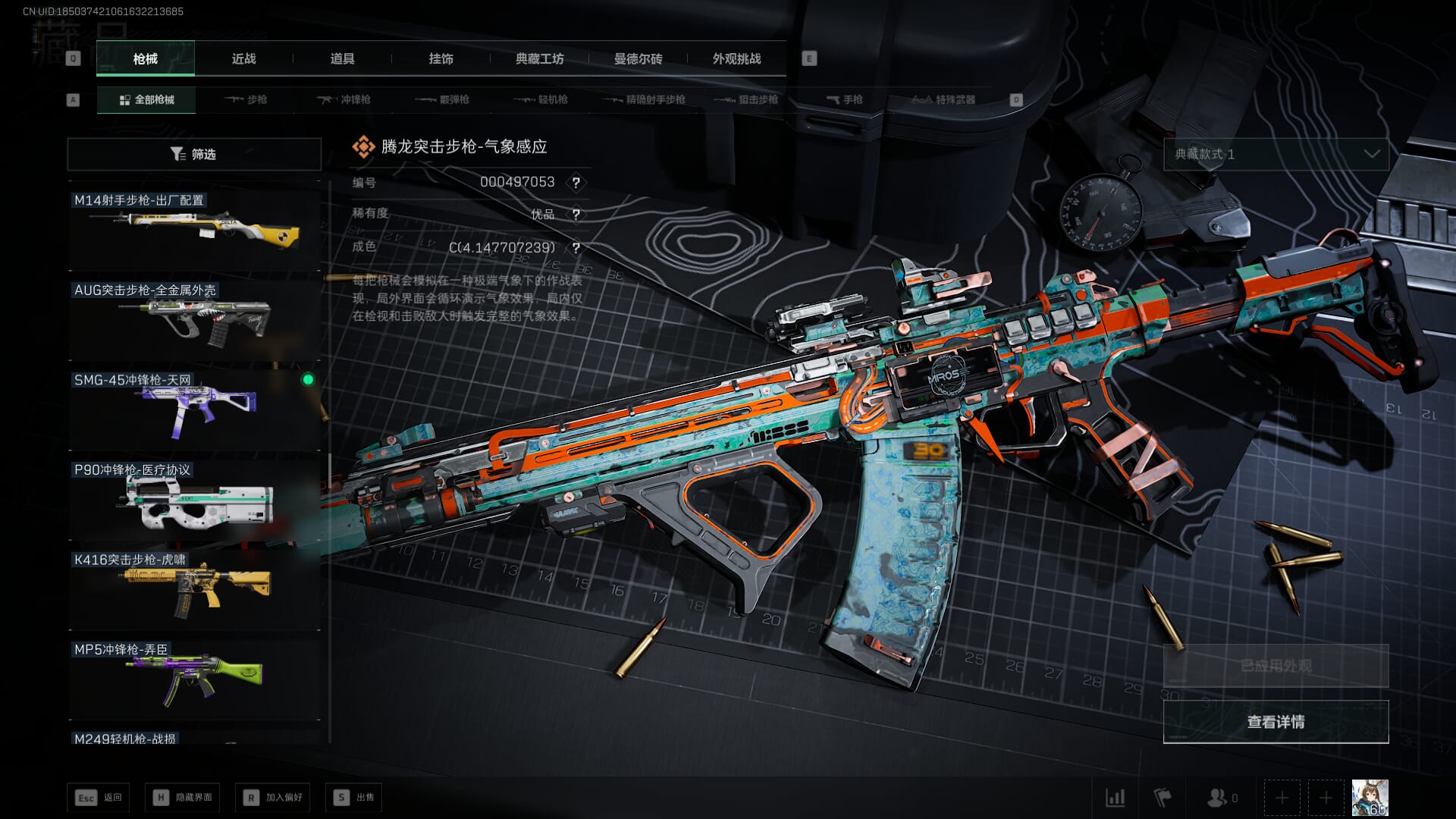The image size is (1456, 819).
Task: Open the 曼德尔砖 tab
Action: click(638, 59)
